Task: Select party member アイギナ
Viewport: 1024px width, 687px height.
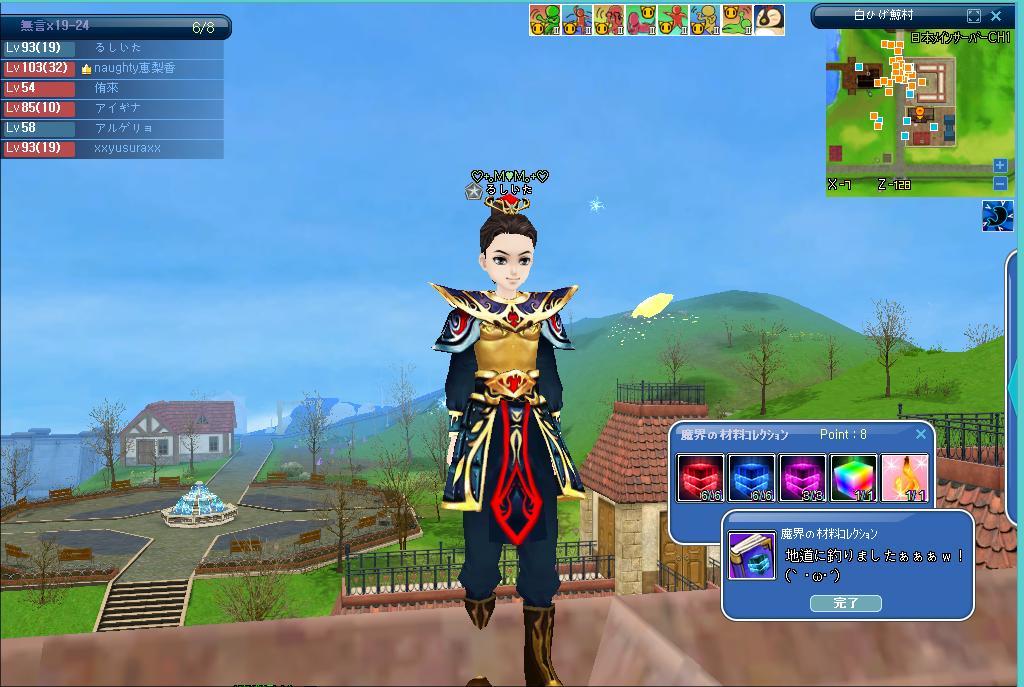Action: point(117,108)
